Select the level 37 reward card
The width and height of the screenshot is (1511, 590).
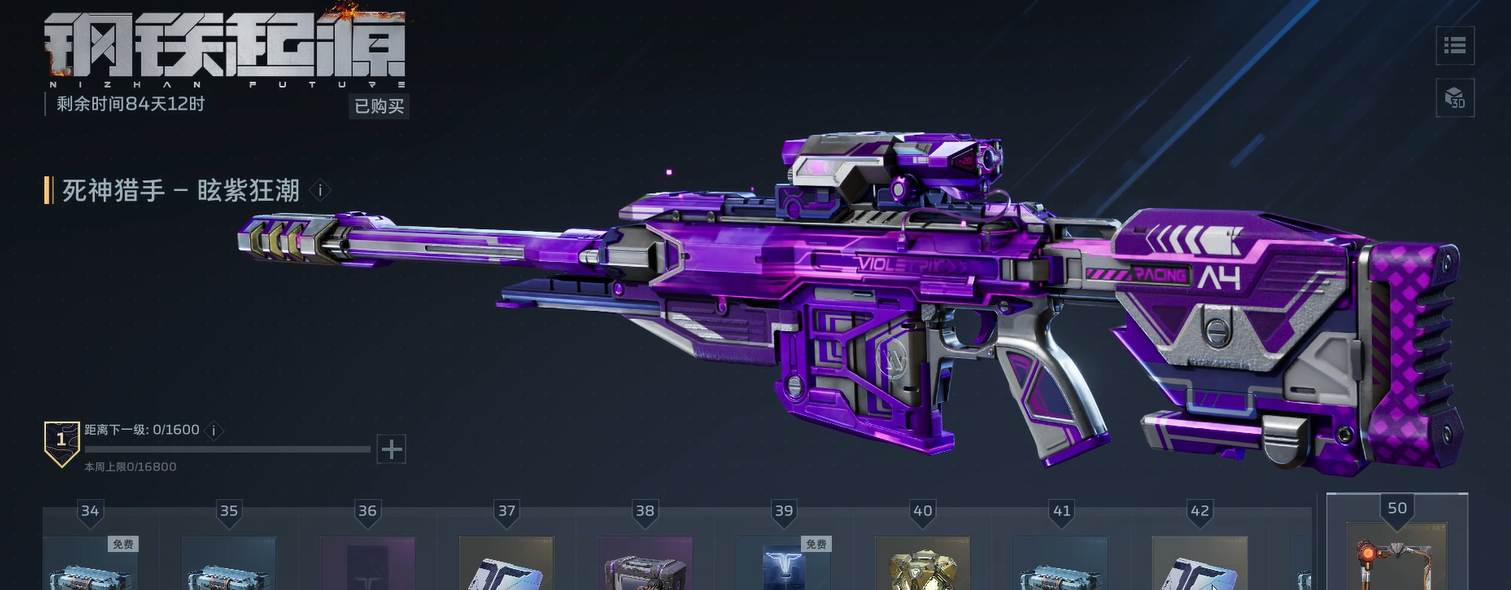coord(506,564)
